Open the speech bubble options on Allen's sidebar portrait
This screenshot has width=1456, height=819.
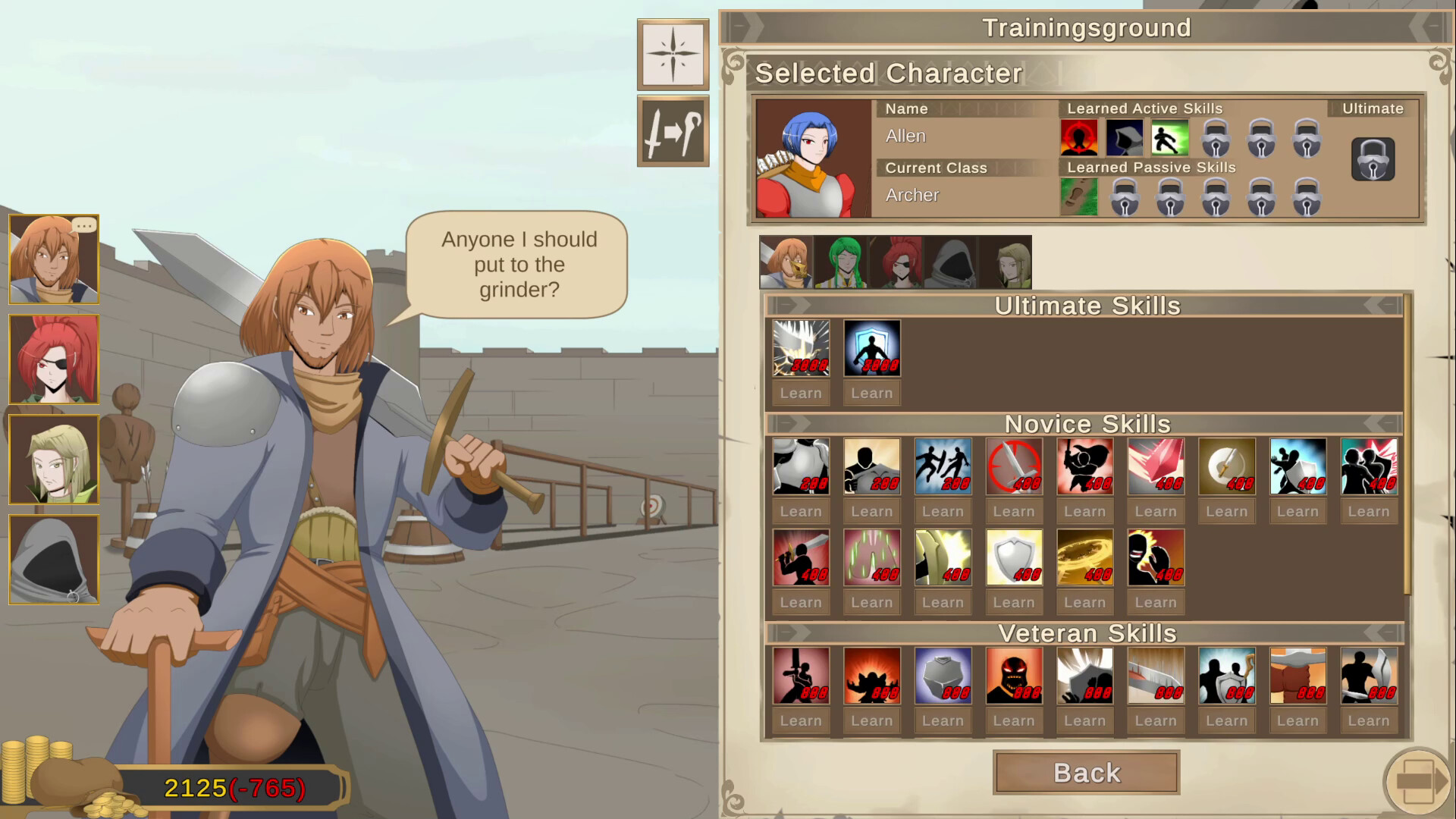click(x=85, y=224)
